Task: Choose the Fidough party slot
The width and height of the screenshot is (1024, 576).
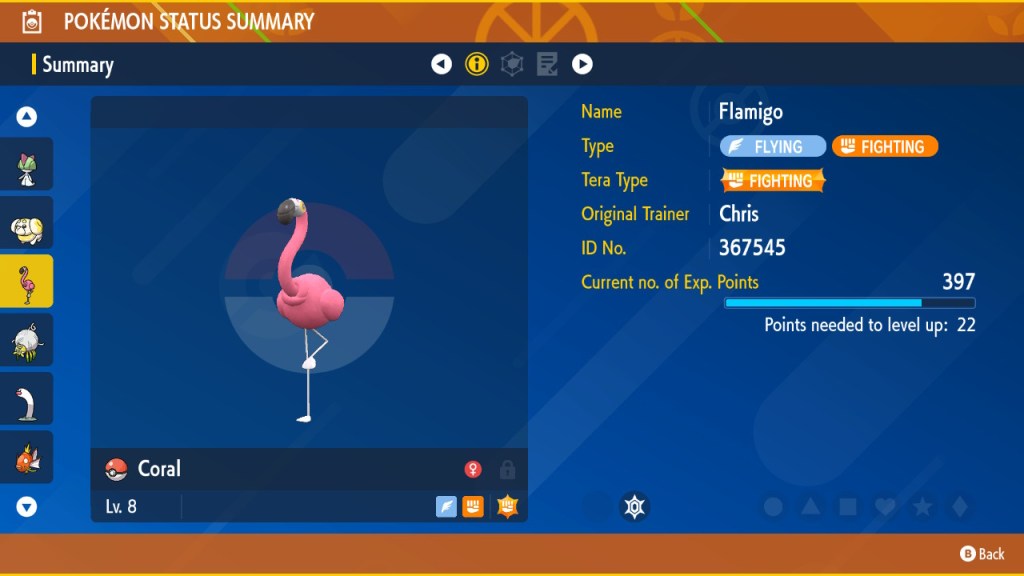Action: point(27,223)
